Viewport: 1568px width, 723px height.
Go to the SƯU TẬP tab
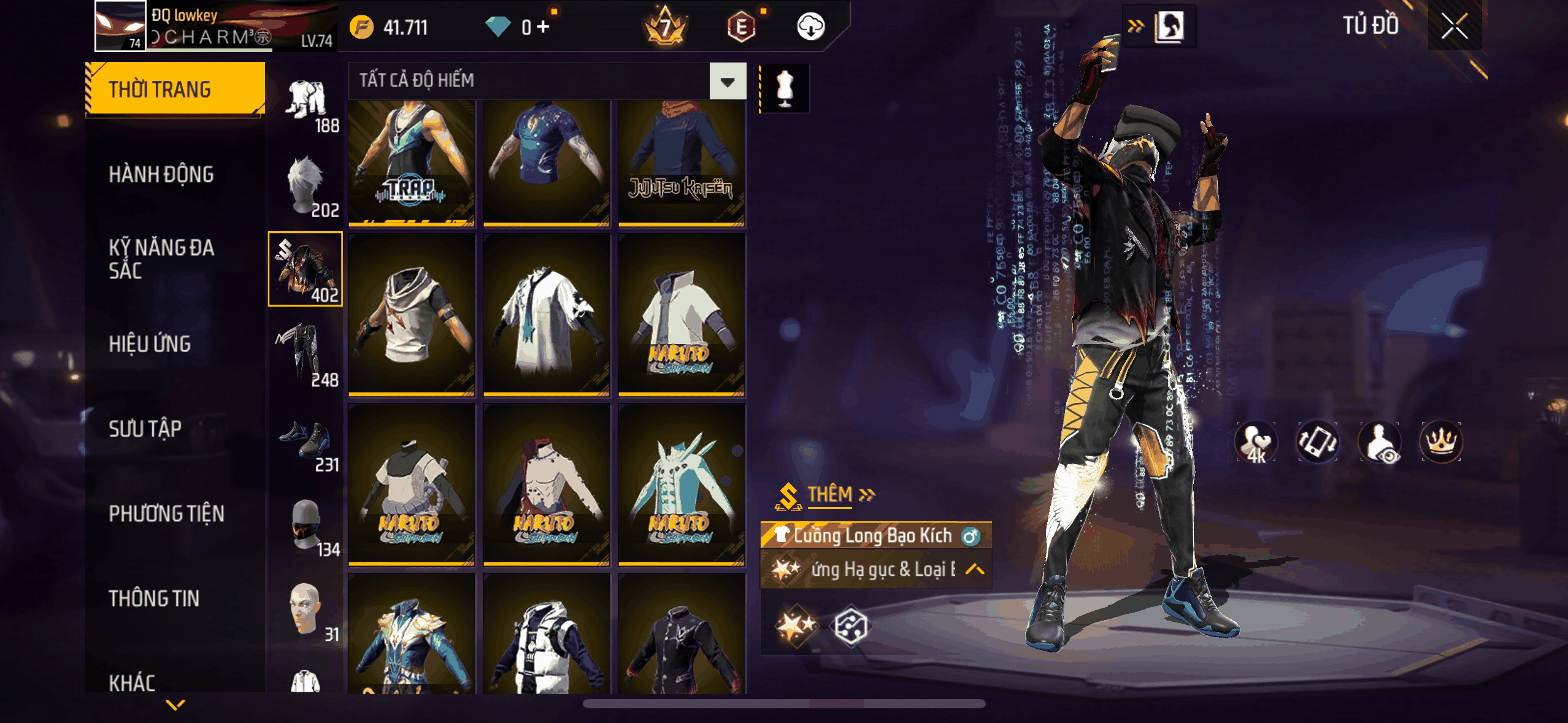(x=145, y=429)
